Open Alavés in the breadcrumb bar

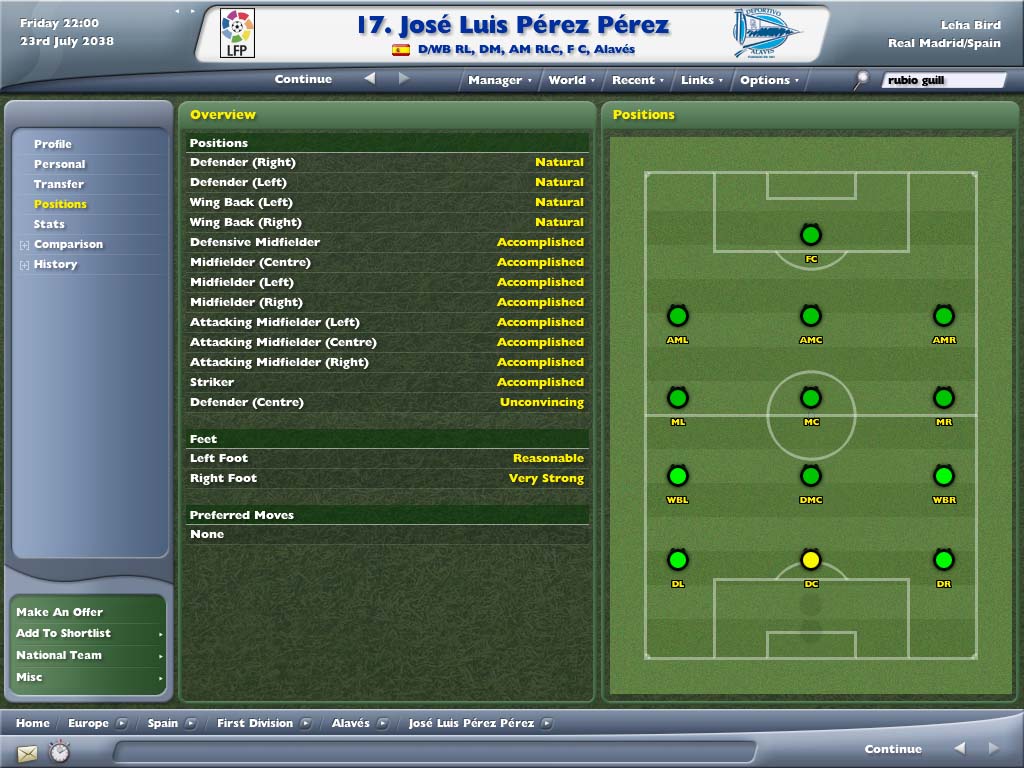pos(351,723)
